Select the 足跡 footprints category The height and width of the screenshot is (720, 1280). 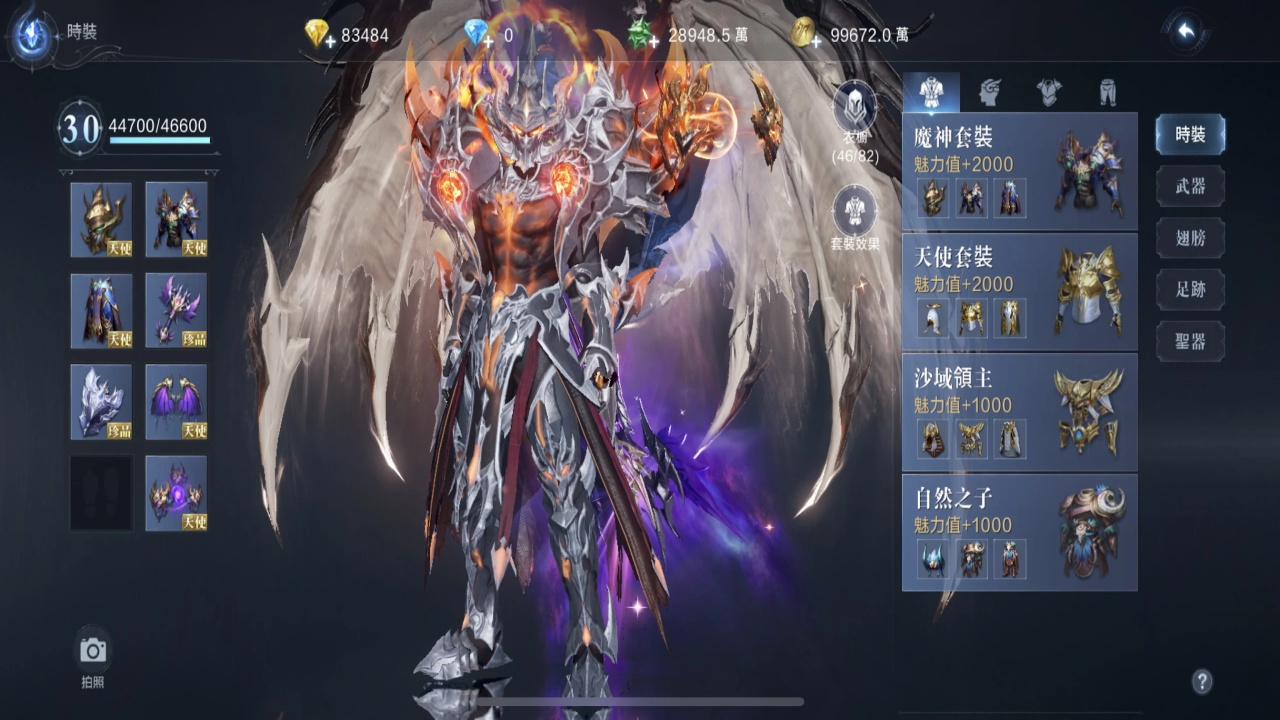point(1190,290)
